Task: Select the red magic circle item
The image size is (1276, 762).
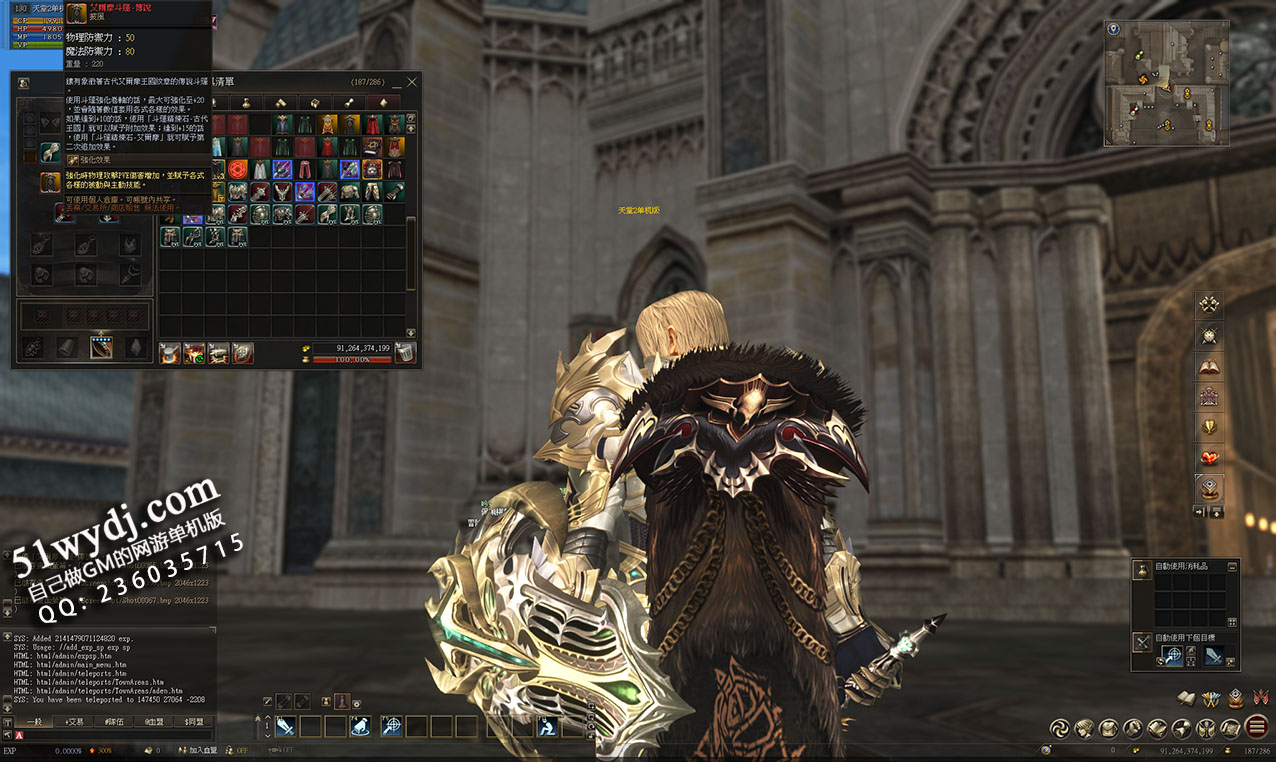Action: 237,169
